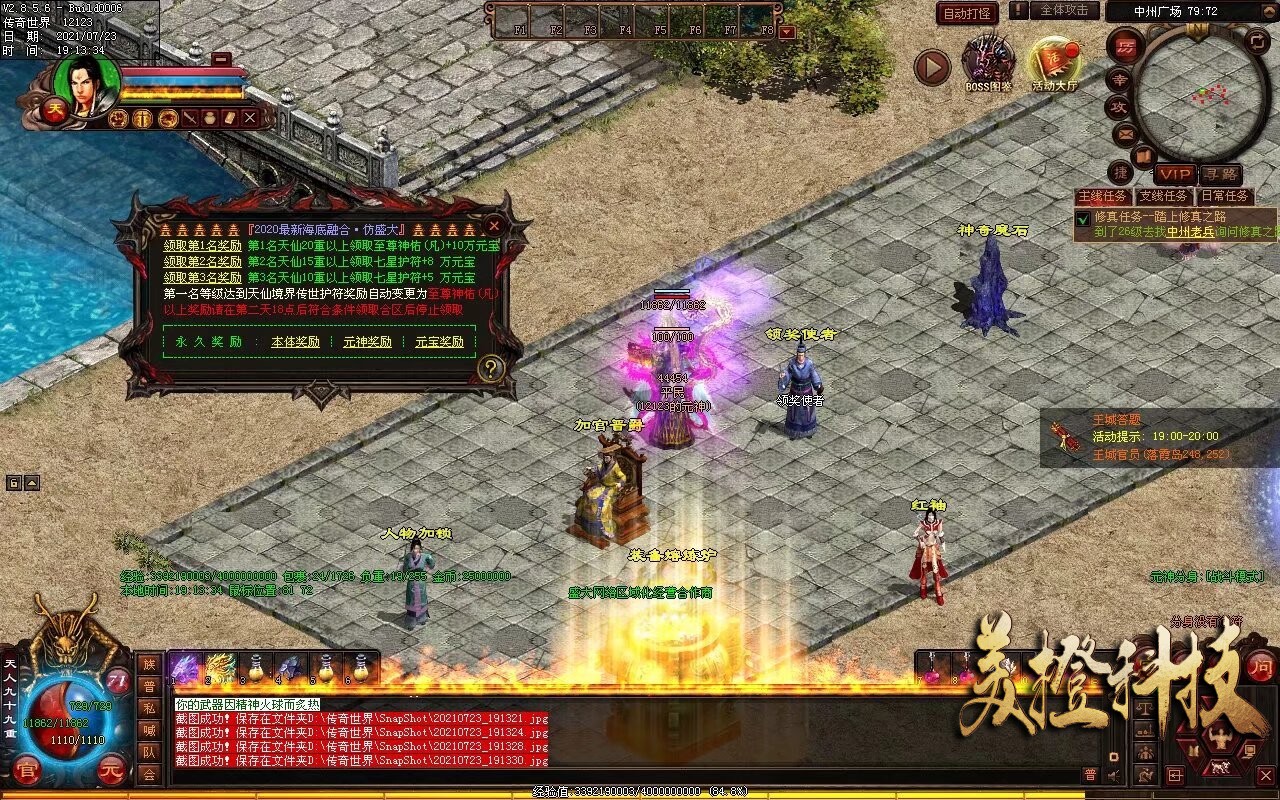Switch attack mode via 全体攻击 button
The height and width of the screenshot is (800, 1280).
coord(1064,11)
